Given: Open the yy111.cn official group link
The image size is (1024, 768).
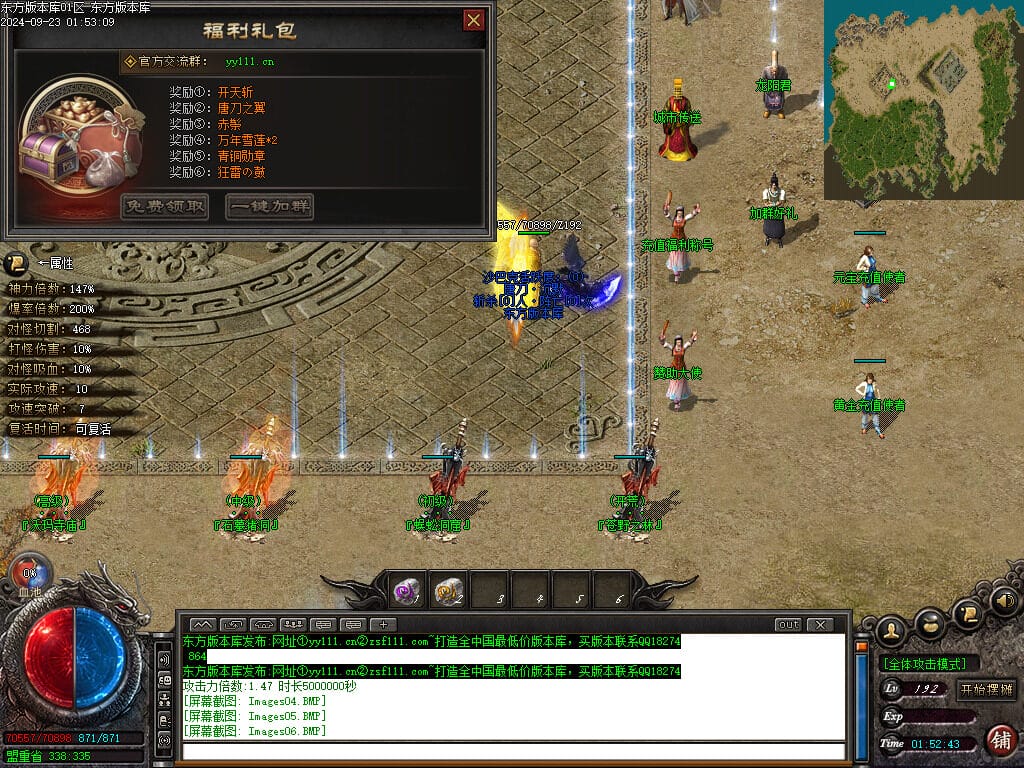Looking at the screenshot, I should [x=249, y=62].
